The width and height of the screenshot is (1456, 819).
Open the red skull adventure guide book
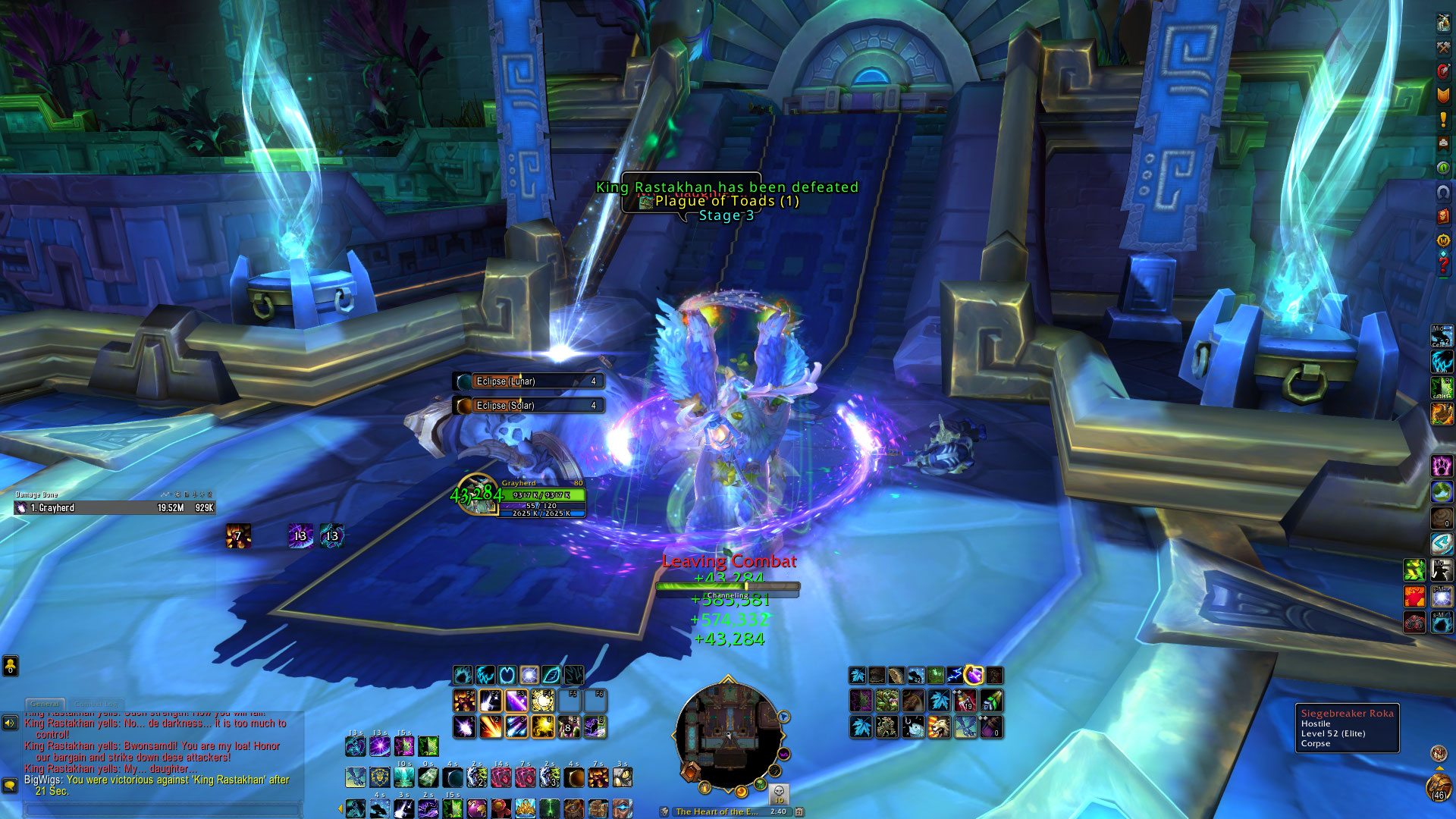tap(1443, 216)
